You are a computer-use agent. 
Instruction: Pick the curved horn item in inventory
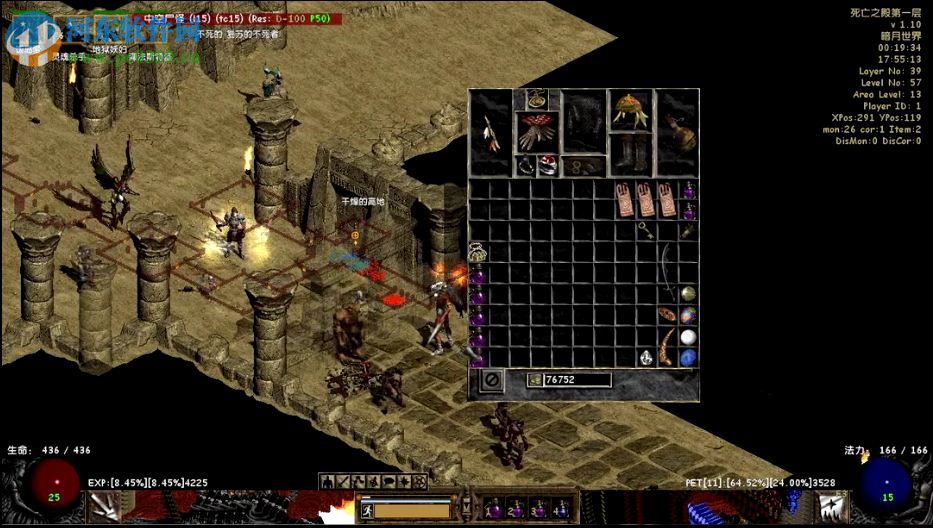tap(667, 347)
